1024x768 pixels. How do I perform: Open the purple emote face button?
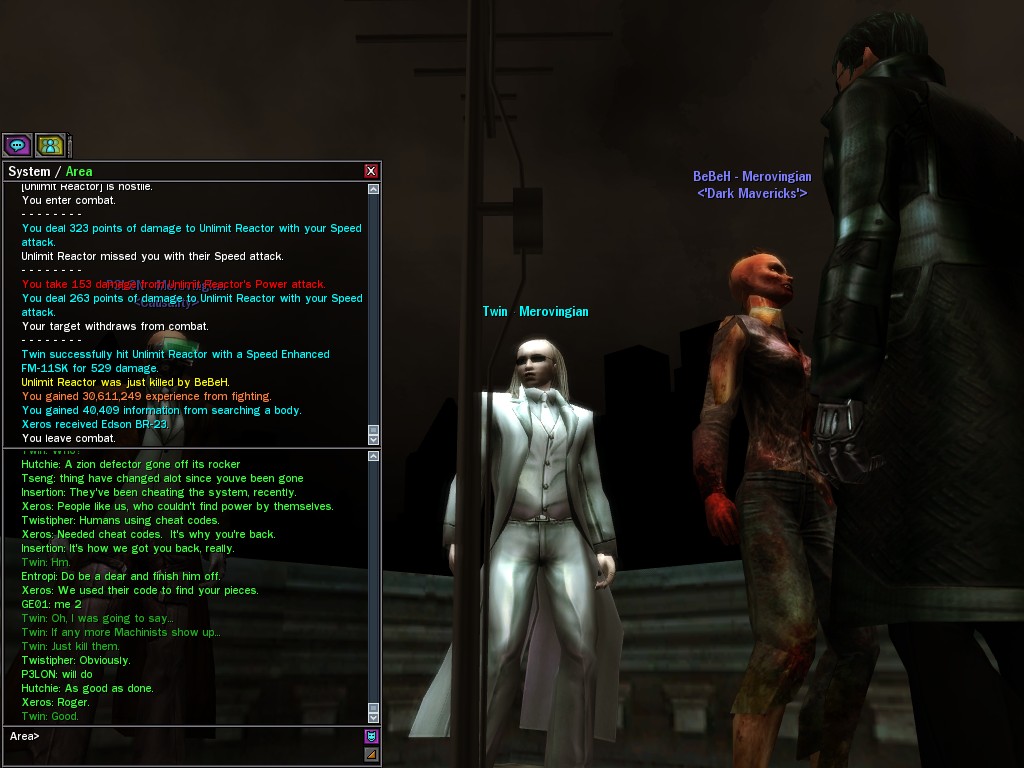pos(371,737)
